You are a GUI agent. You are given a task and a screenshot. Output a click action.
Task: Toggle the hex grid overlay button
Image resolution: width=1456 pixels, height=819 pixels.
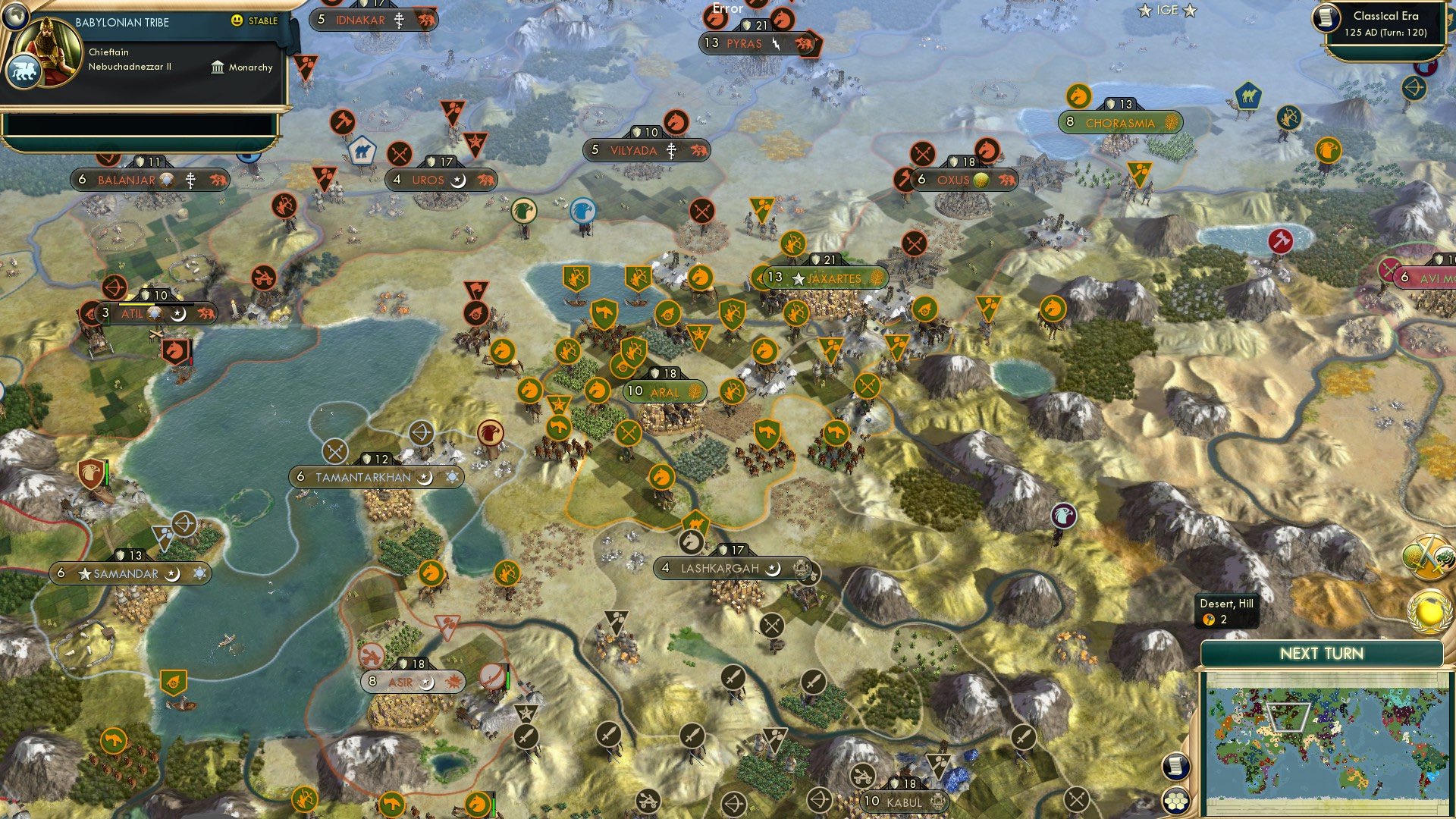point(1175,800)
